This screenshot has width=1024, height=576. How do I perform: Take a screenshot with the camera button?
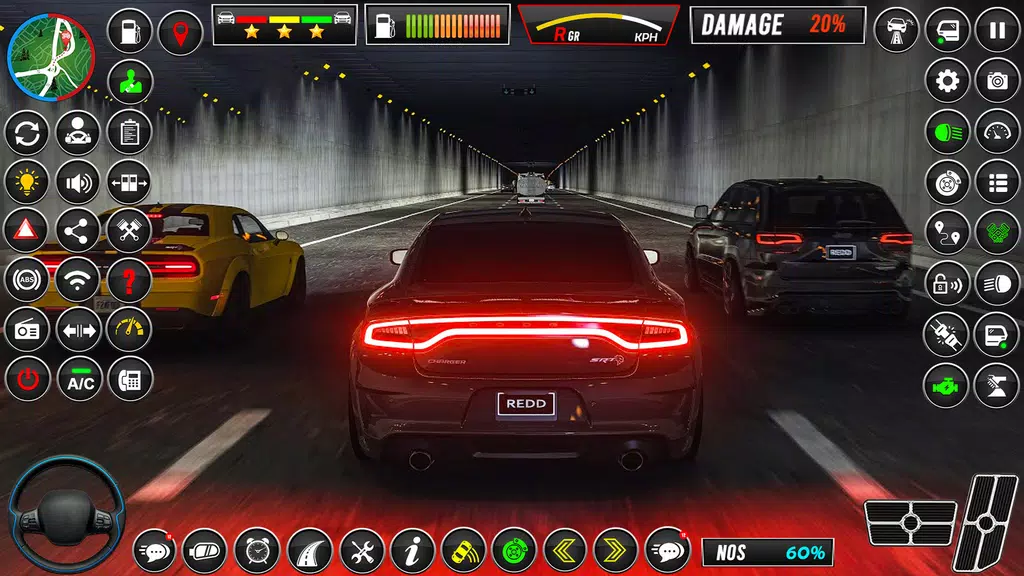997,80
